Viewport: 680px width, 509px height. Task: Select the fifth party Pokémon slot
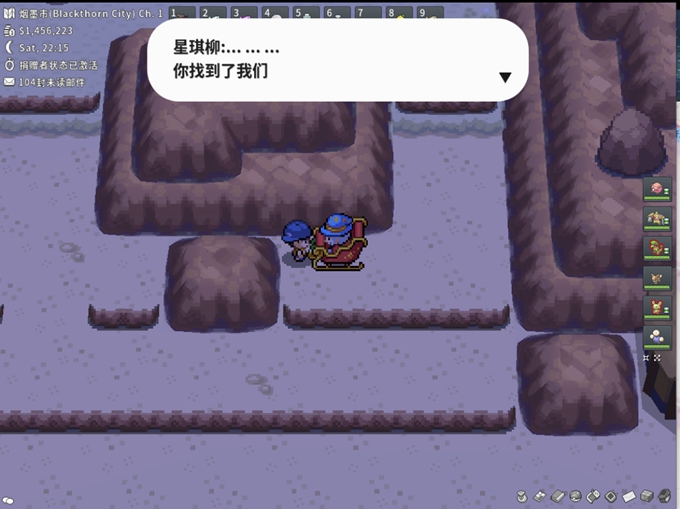(x=657, y=307)
